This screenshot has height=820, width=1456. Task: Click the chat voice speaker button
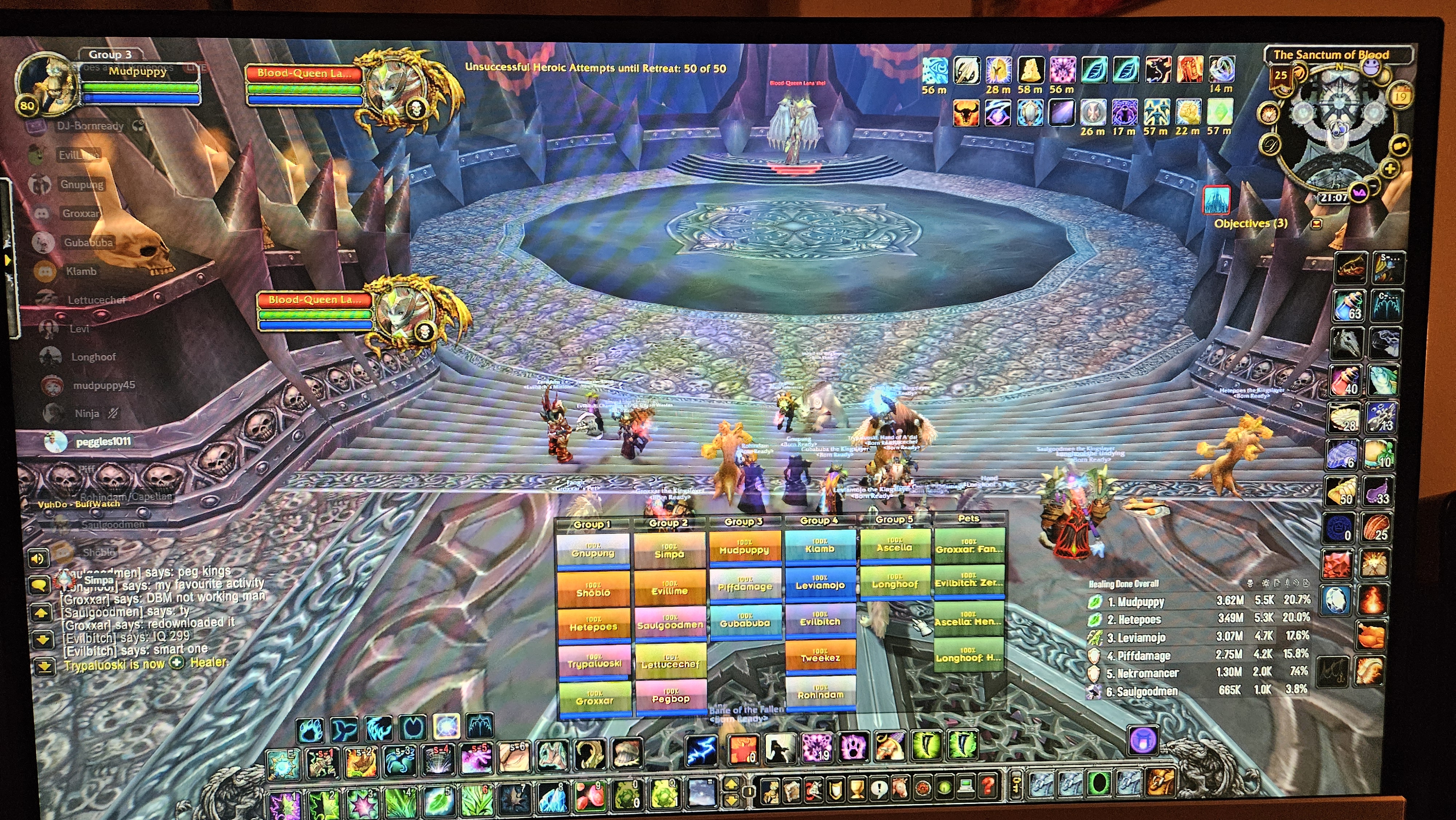click(x=37, y=559)
